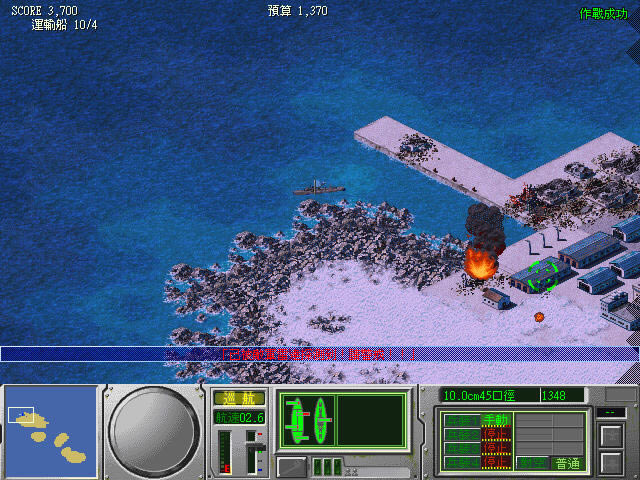Switch the 手動 manual fire mode

click(495, 420)
